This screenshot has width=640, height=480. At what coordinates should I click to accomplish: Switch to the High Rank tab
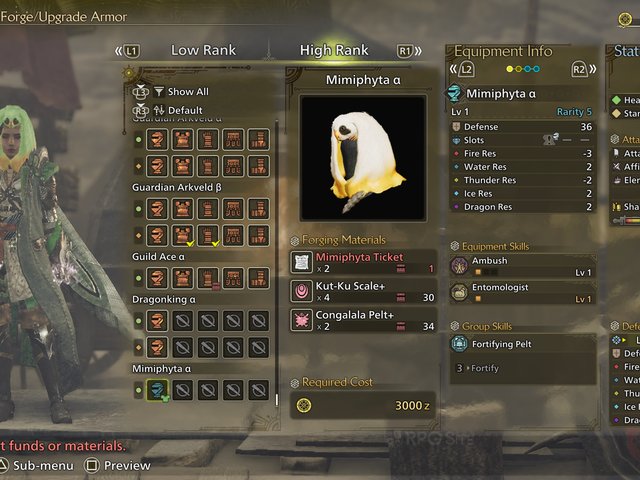334,50
